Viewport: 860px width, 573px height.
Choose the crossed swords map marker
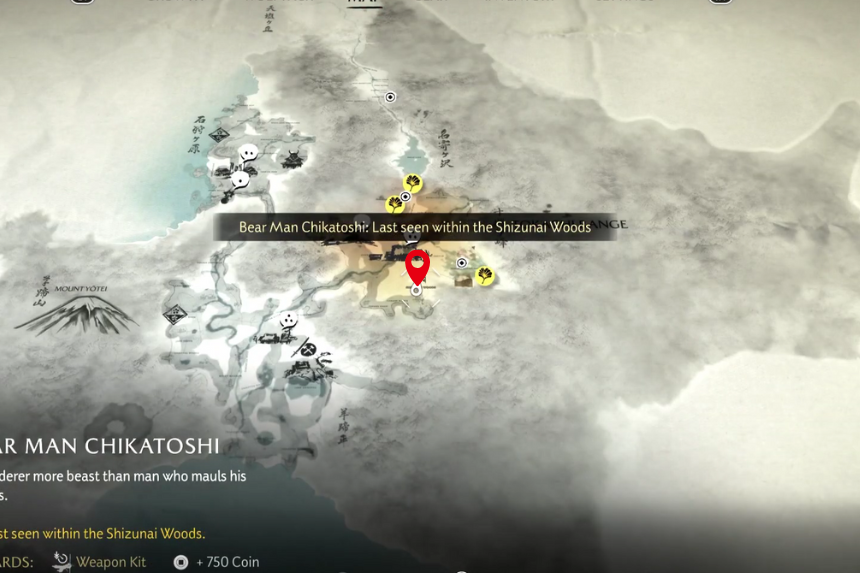tap(309, 350)
